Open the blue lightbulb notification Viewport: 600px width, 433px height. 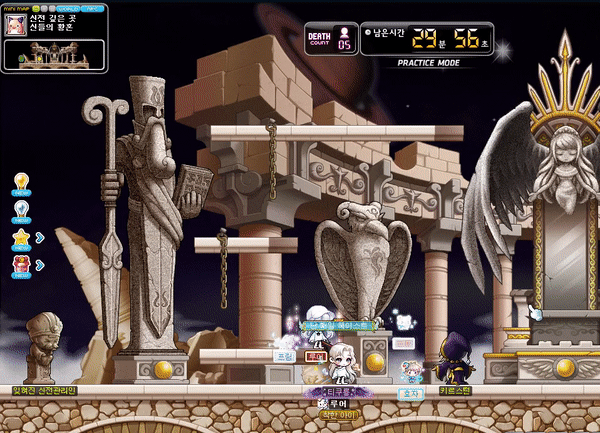click(x=20, y=209)
